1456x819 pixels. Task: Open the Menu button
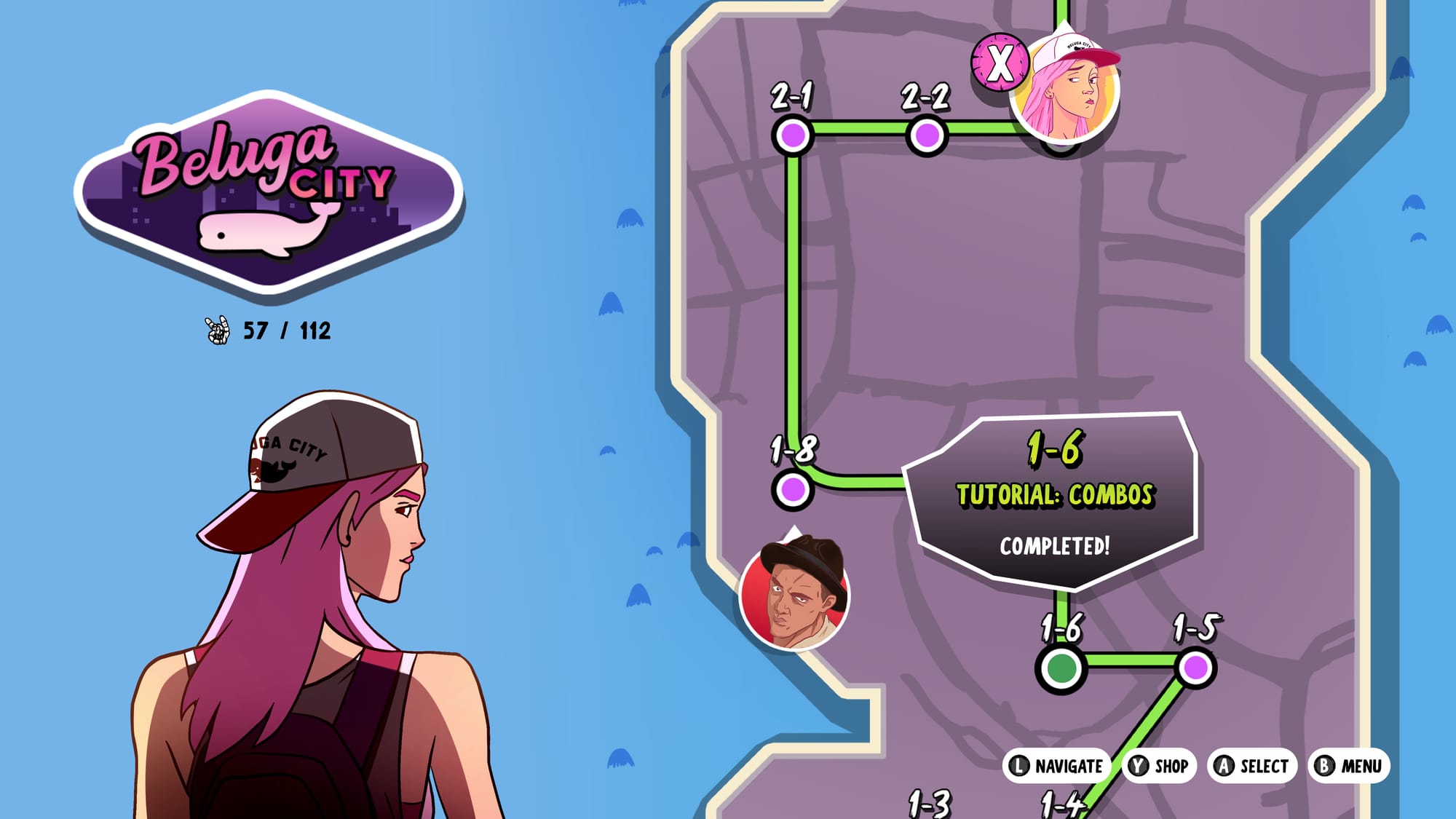(x=1350, y=766)
